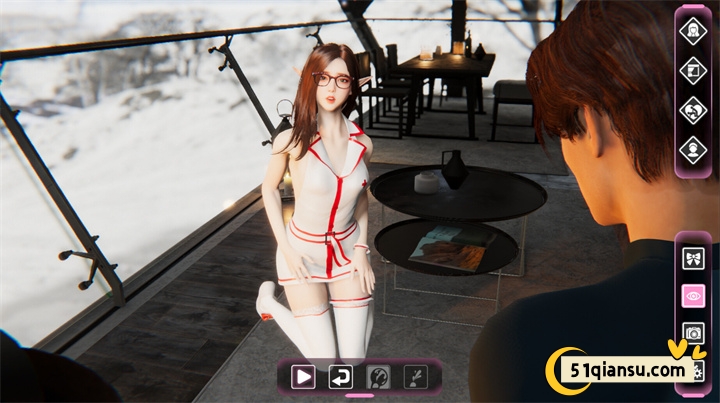Screen dimensions: 720x403
Task: Open the bow-tie outfit icon
Action: (692, 259)
